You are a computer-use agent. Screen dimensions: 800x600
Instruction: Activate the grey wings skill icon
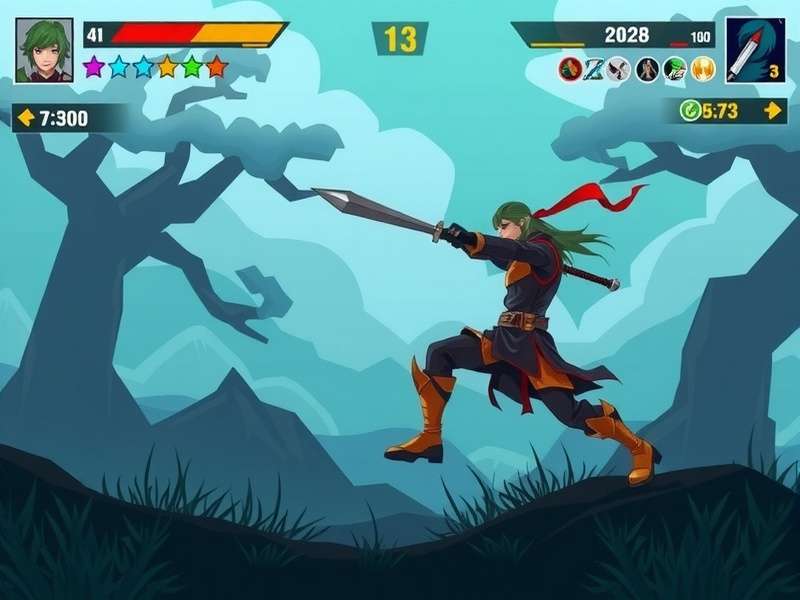coord(620,69)
